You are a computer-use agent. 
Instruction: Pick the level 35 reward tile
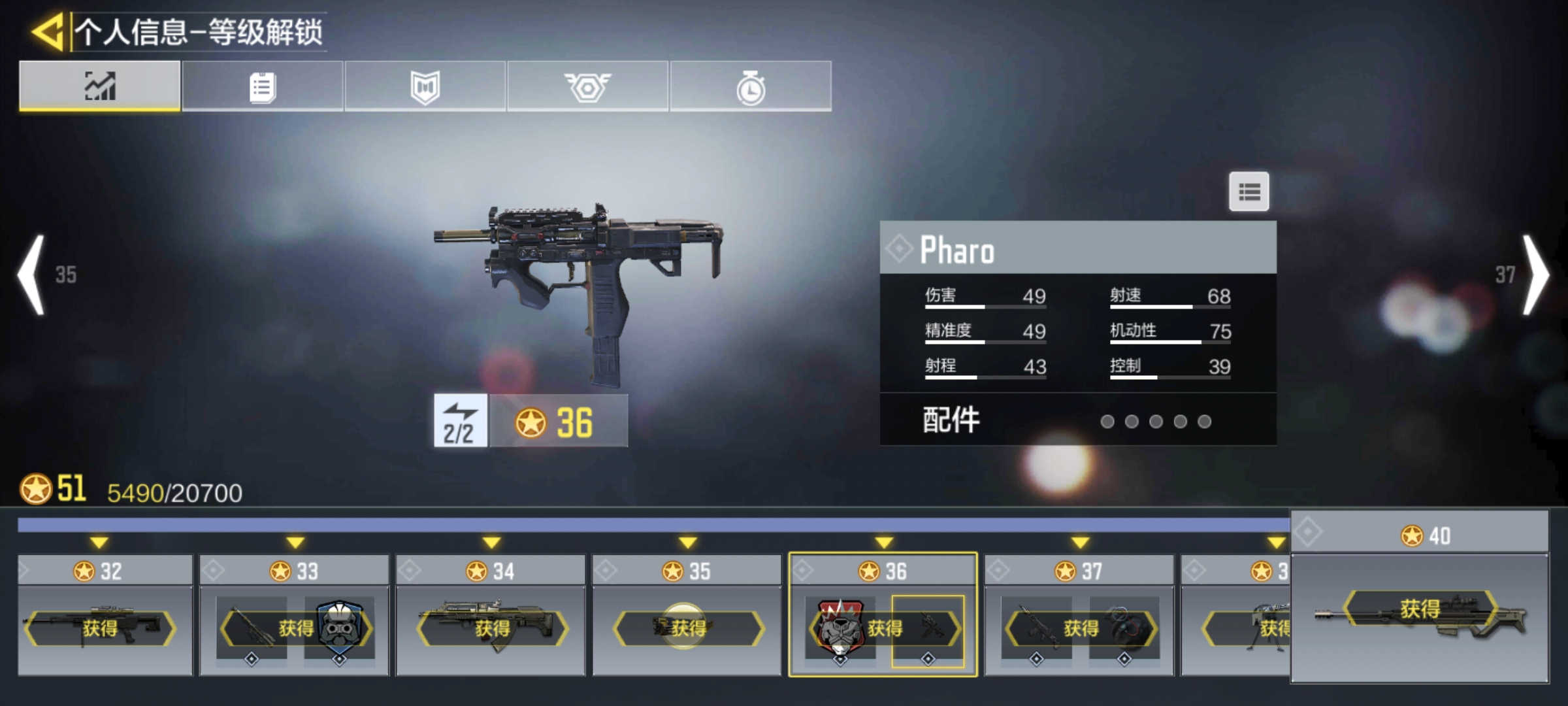coord(687,614)
